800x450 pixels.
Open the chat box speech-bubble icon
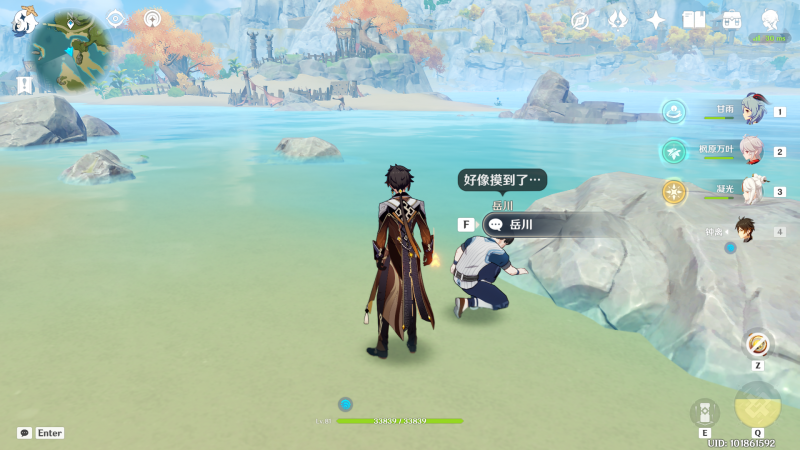click(24, 433)
